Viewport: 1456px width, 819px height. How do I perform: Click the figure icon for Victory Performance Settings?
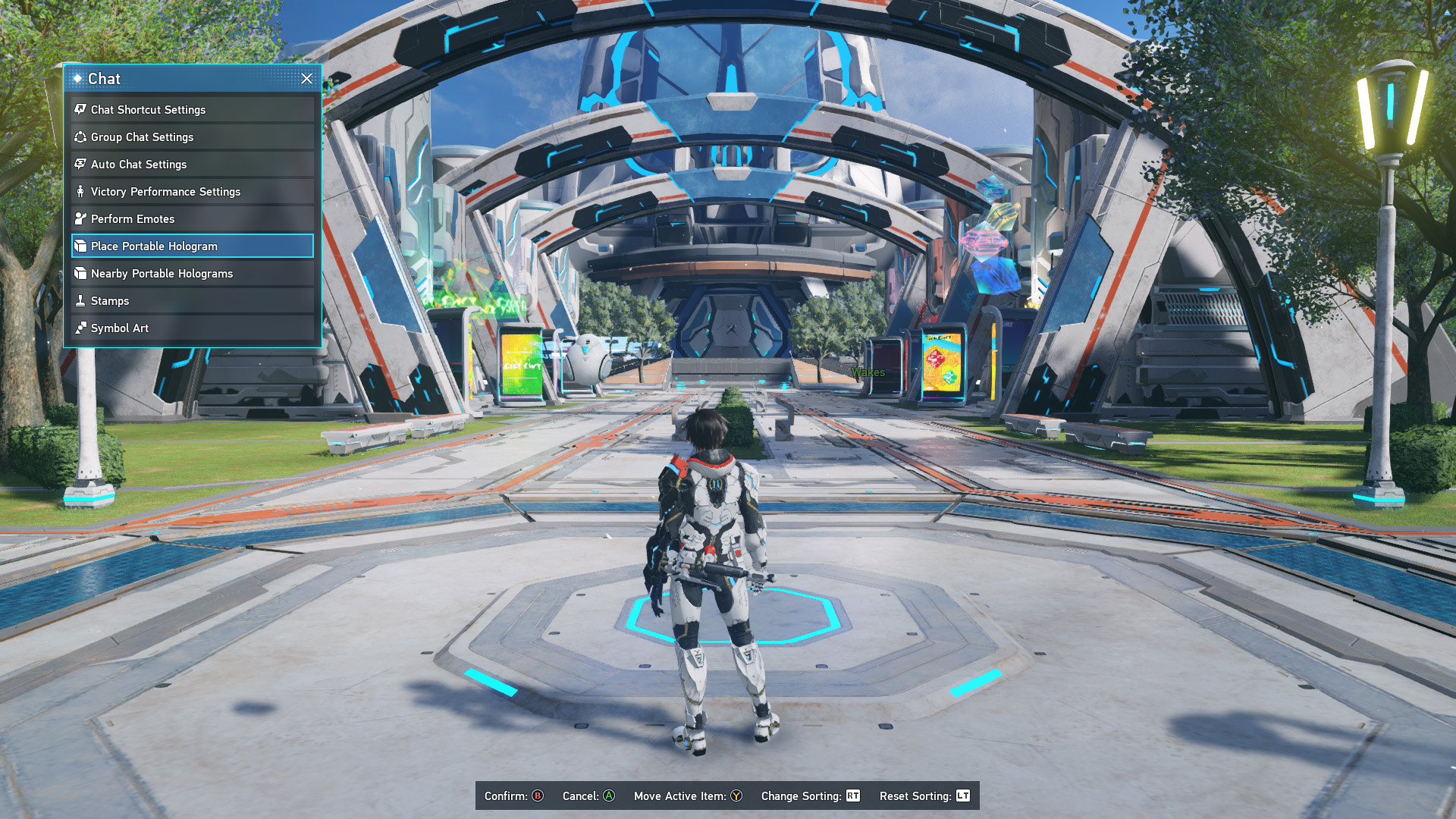(81, 192)
